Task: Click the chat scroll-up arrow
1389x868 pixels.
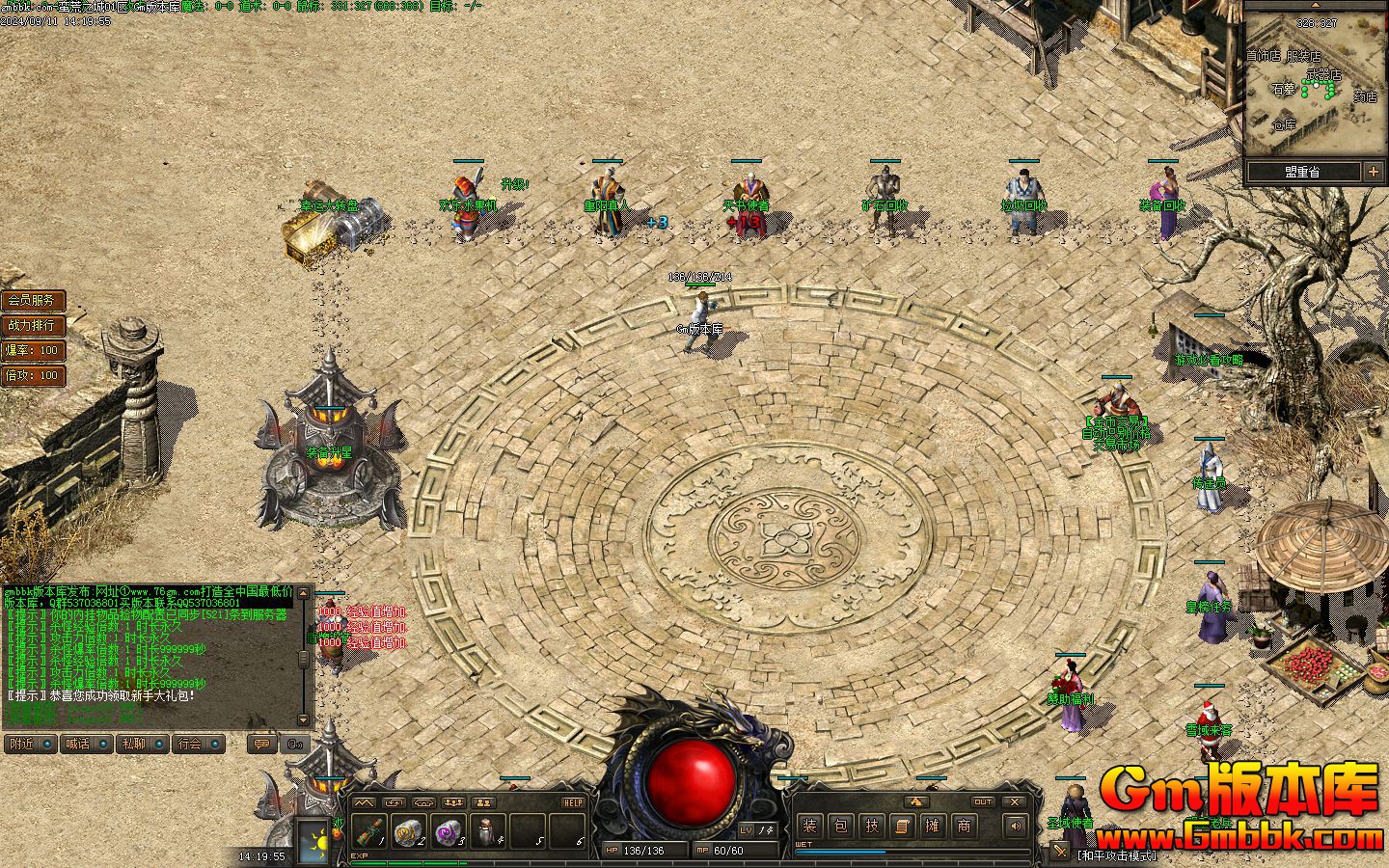Action: pos(305,591)
